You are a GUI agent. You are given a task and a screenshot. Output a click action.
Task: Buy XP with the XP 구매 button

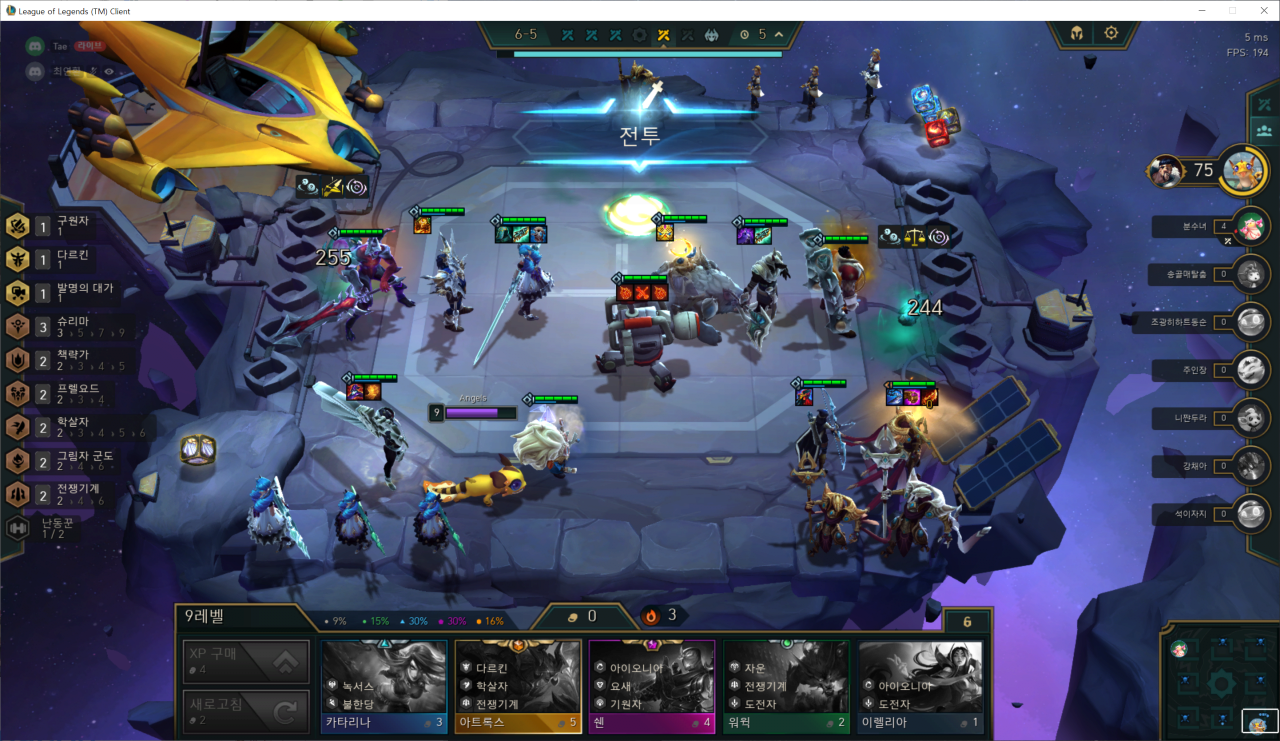pyautogui.click(x=245, y=661)
